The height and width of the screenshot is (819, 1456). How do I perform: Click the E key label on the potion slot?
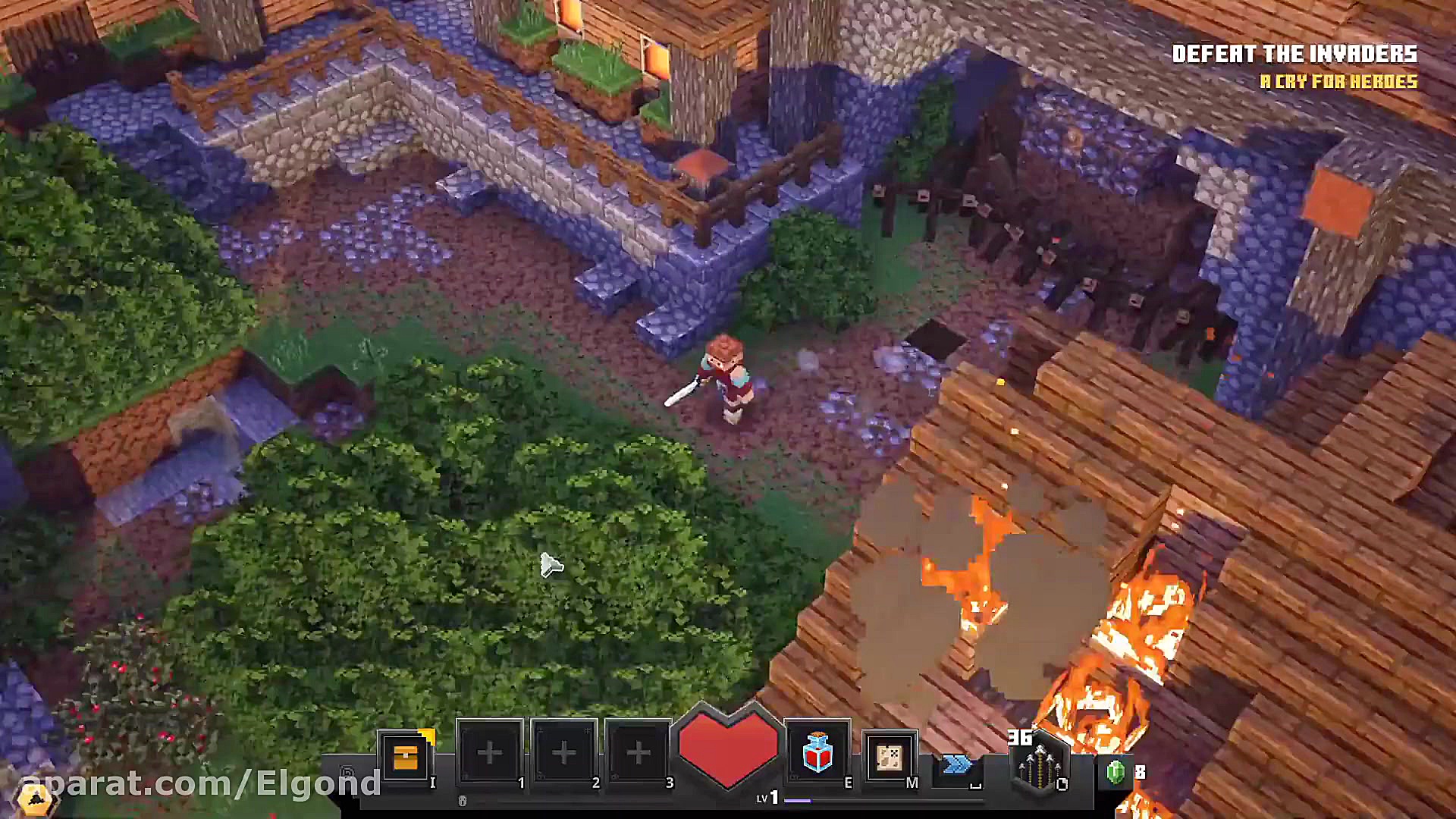pyautogui.click(x=849, y=781)
